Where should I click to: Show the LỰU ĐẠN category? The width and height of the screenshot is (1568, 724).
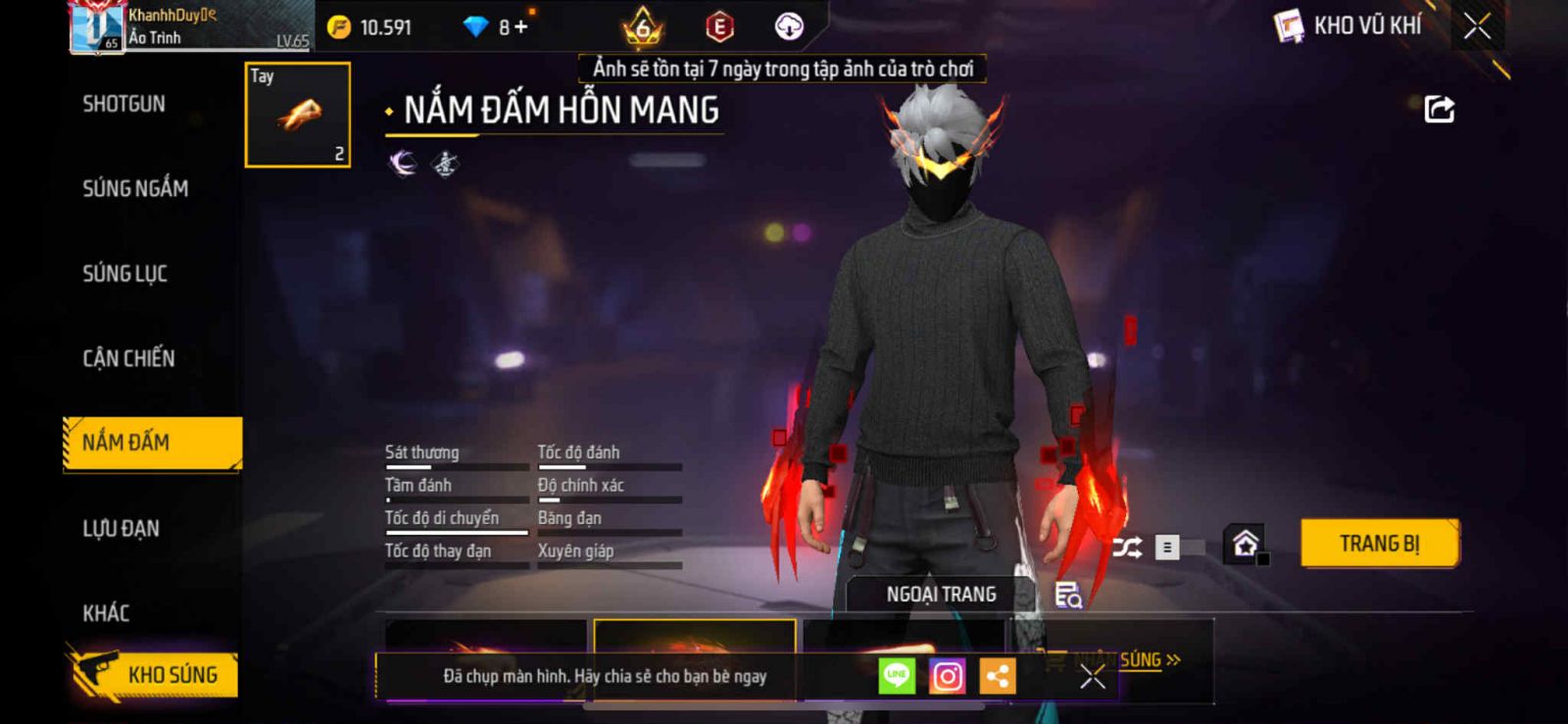click(121, 529)
